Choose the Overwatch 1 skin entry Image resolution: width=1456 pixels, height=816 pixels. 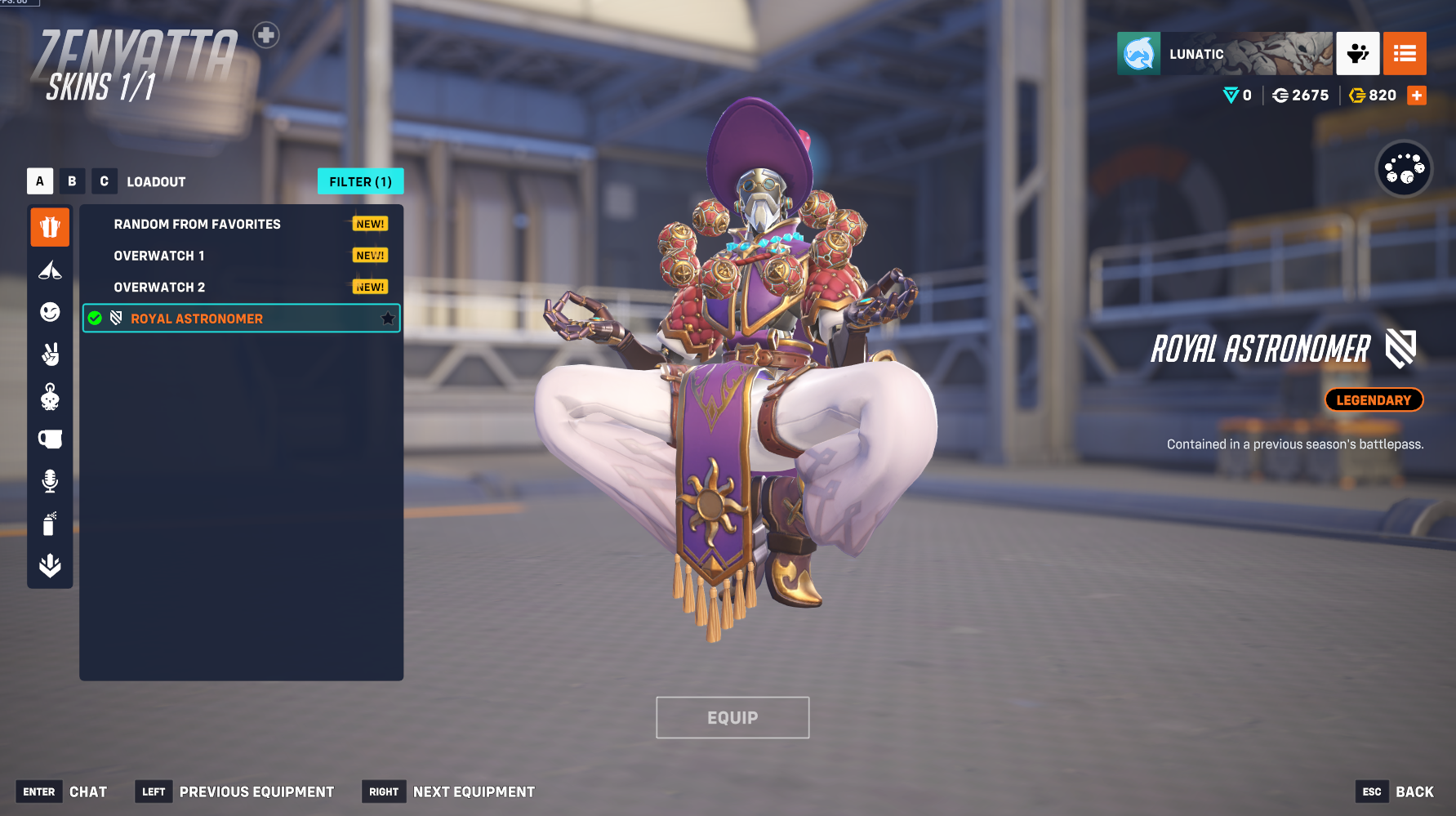tap(159, 256)
